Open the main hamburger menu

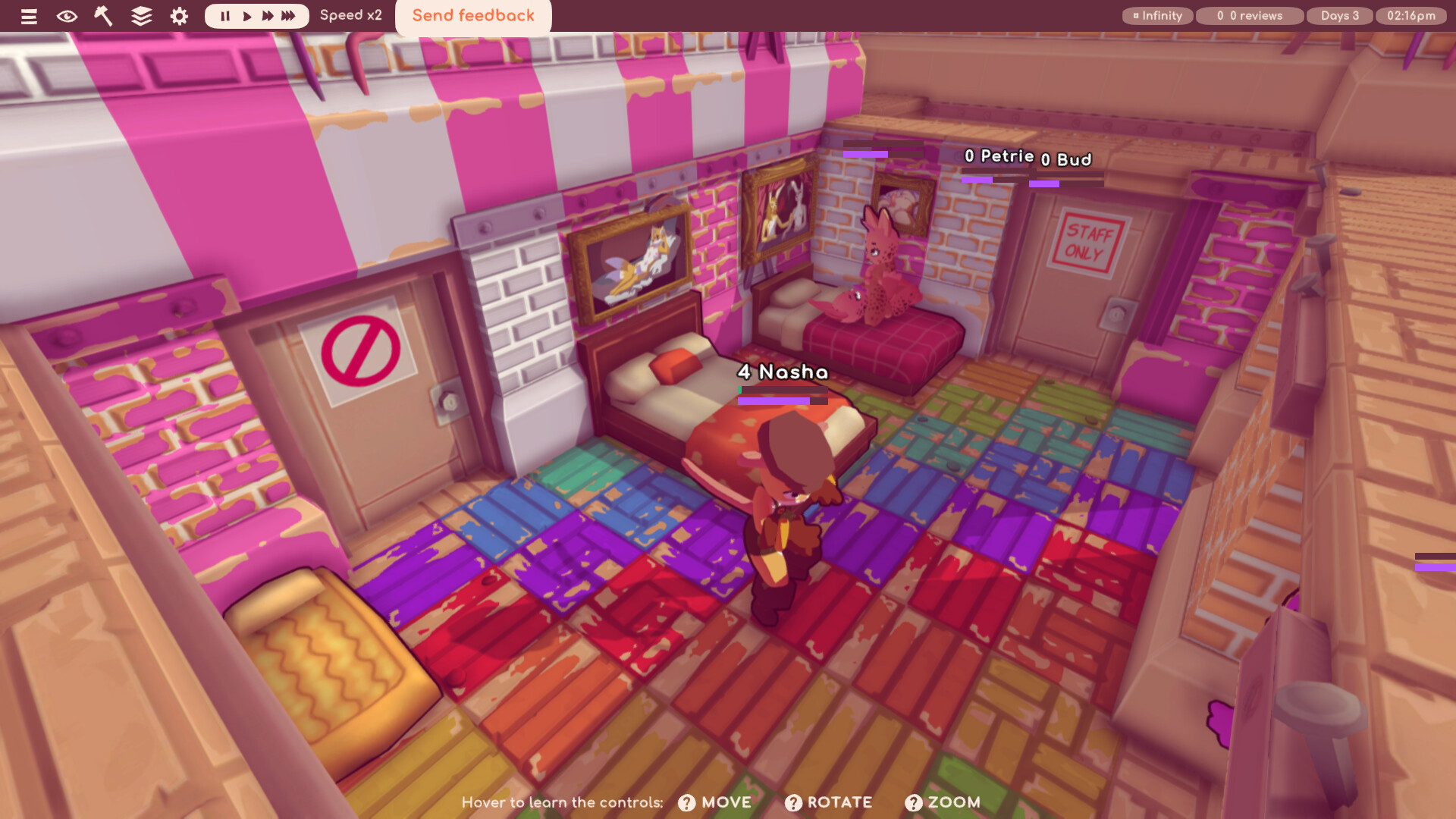click(29, 16)
